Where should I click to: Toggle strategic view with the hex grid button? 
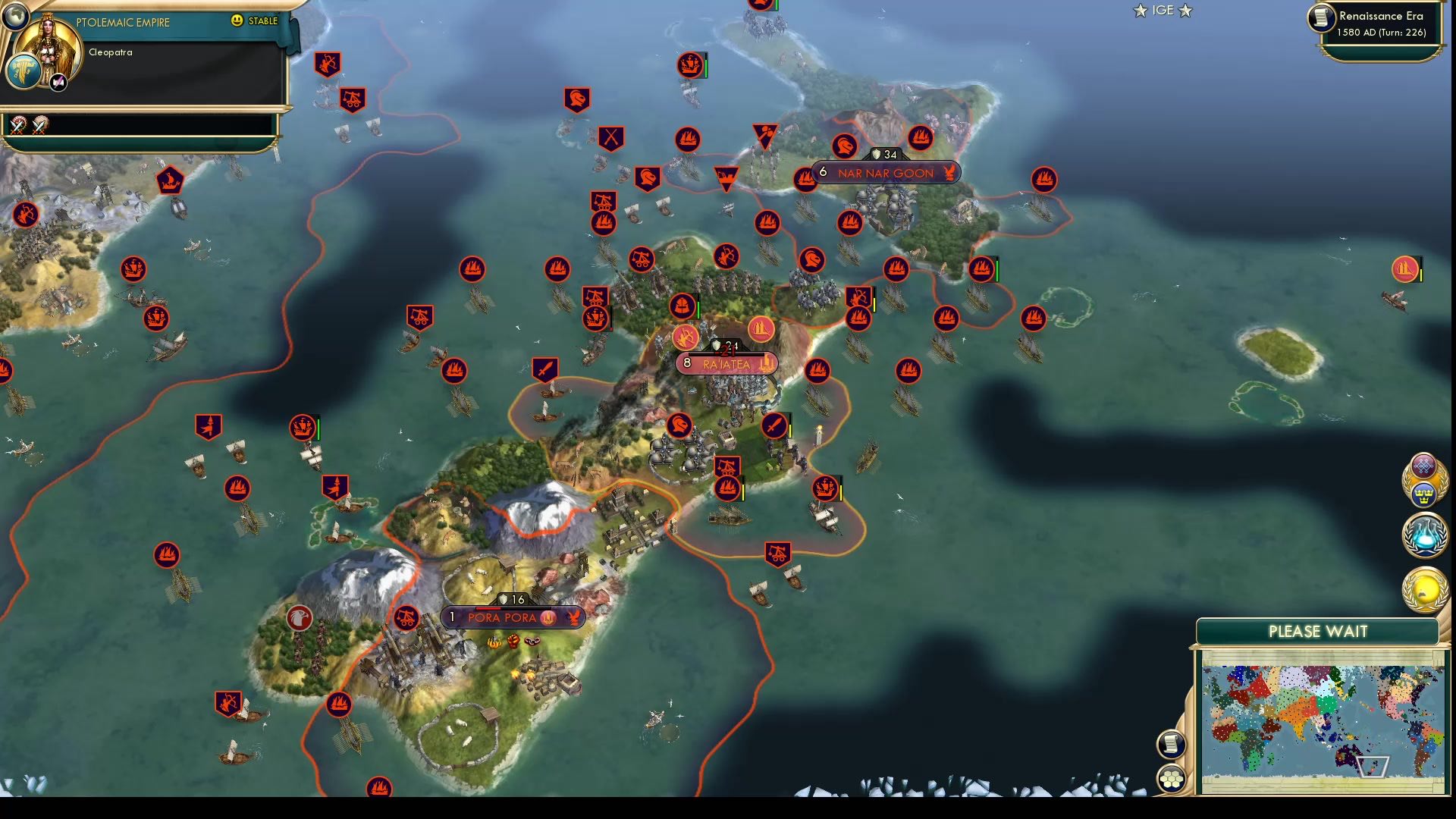coord(1172,777)
